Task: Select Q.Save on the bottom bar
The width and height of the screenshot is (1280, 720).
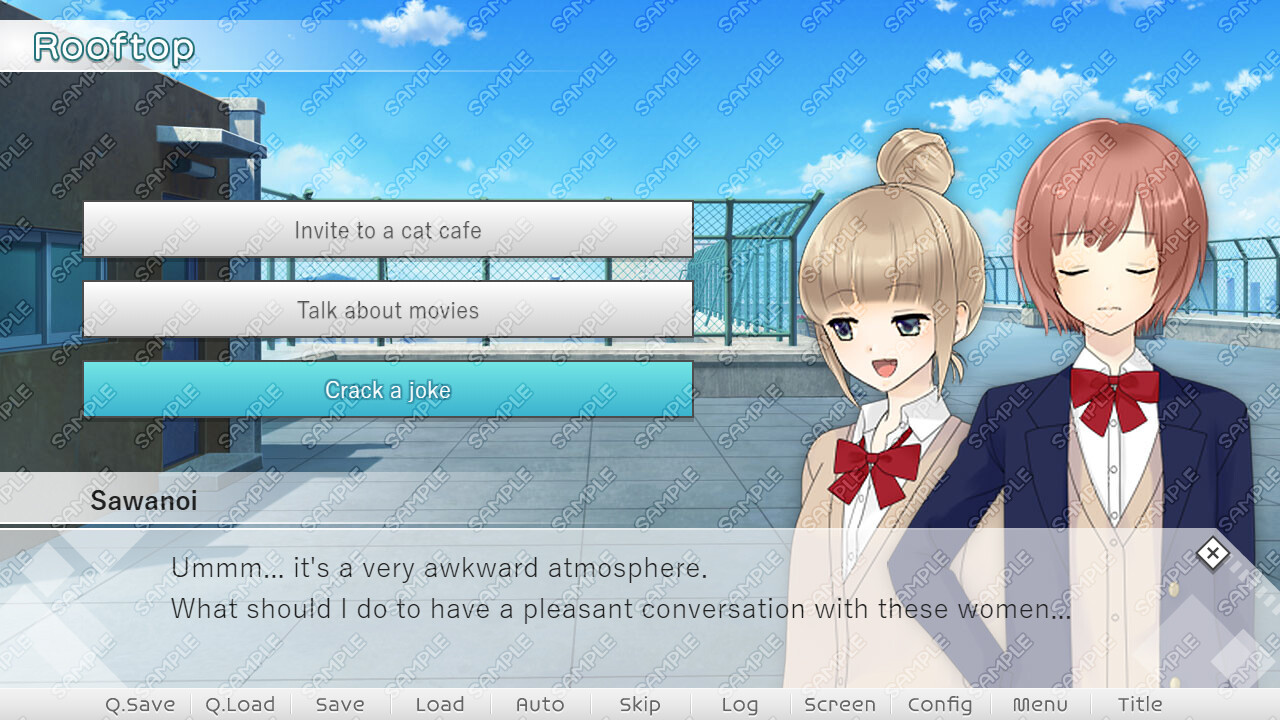Action: (140, 704)
